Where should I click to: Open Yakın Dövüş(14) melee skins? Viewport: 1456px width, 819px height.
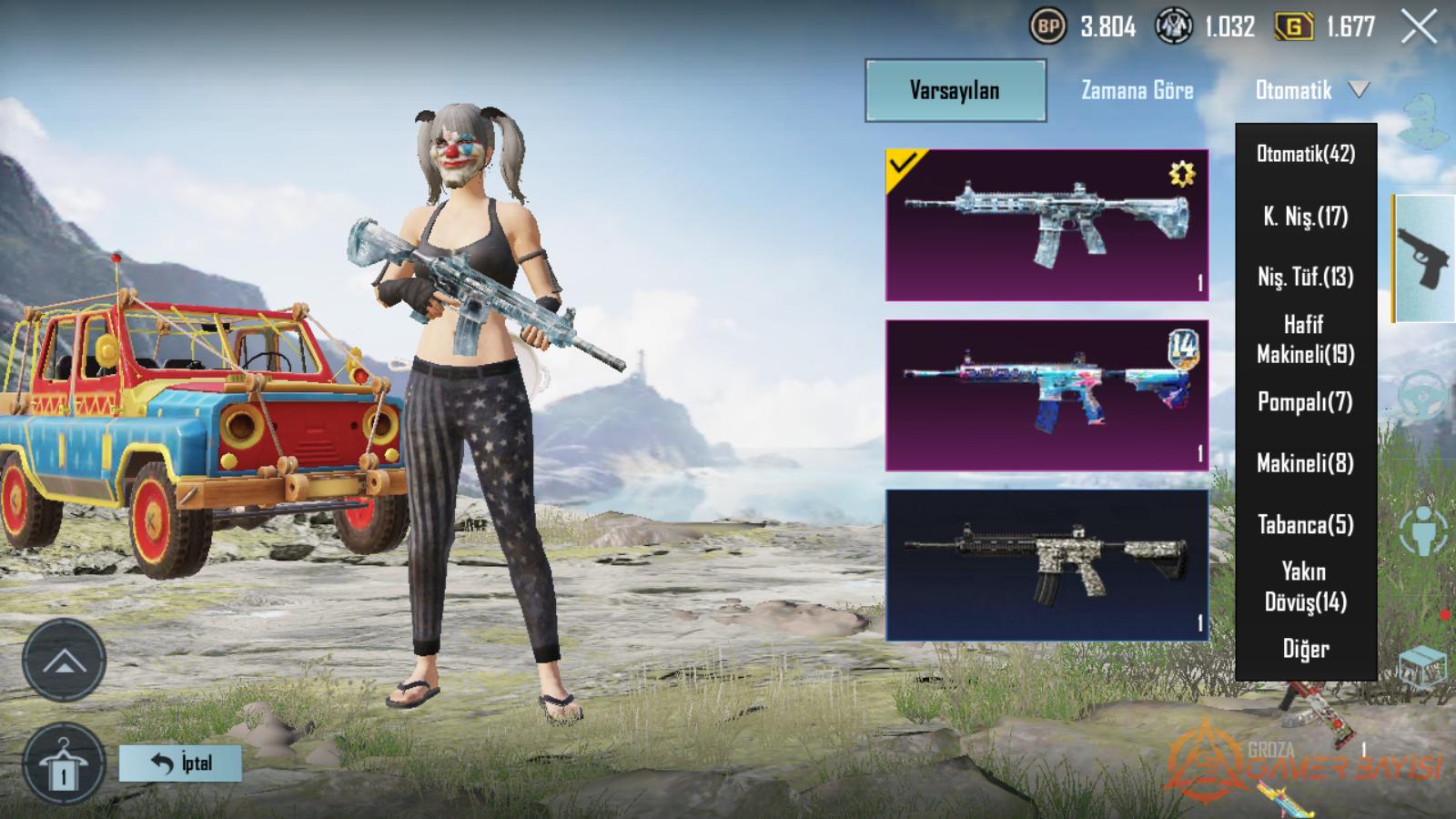1306,587
